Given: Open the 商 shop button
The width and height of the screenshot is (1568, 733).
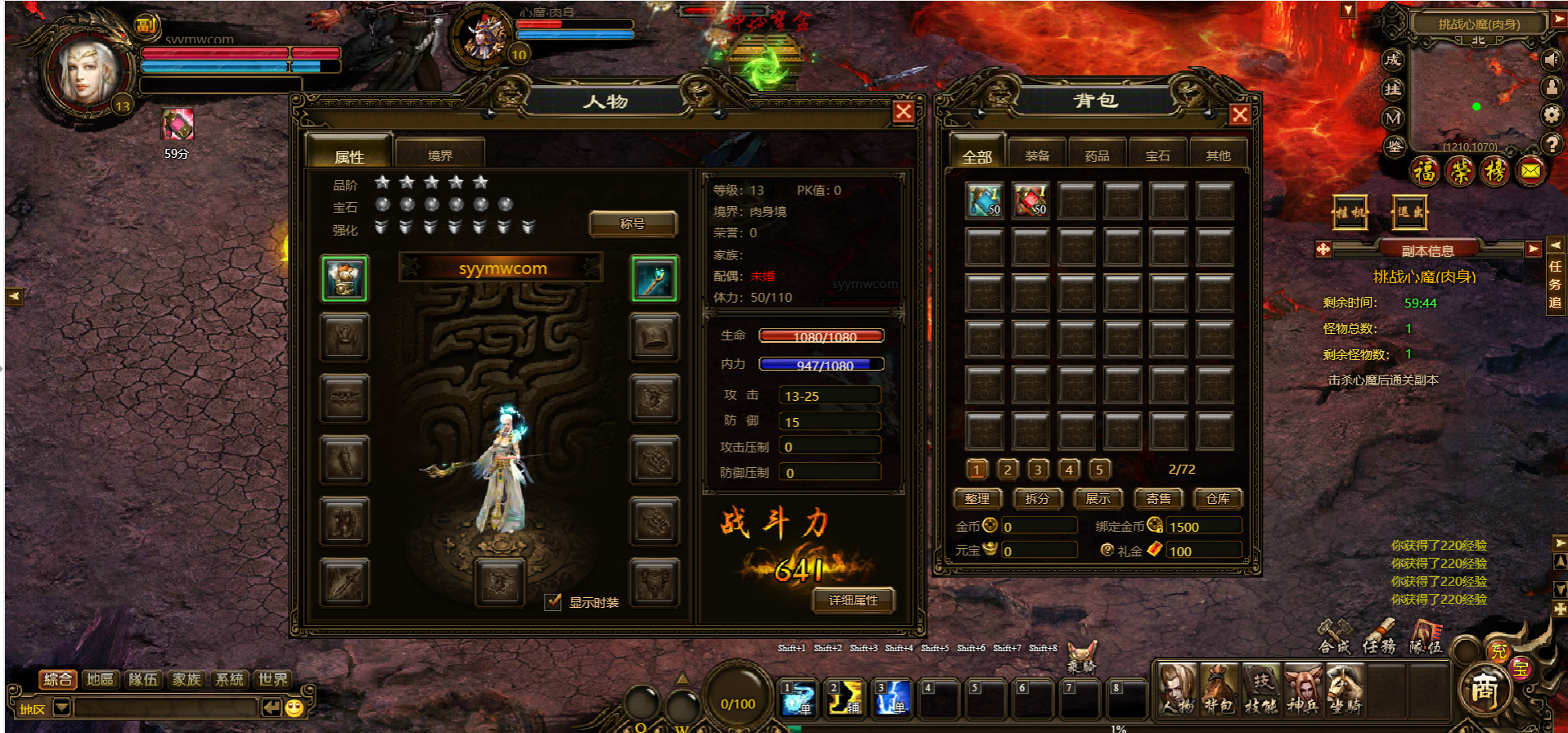Looking at the screenshot, I should click(x=1484, y=691).
